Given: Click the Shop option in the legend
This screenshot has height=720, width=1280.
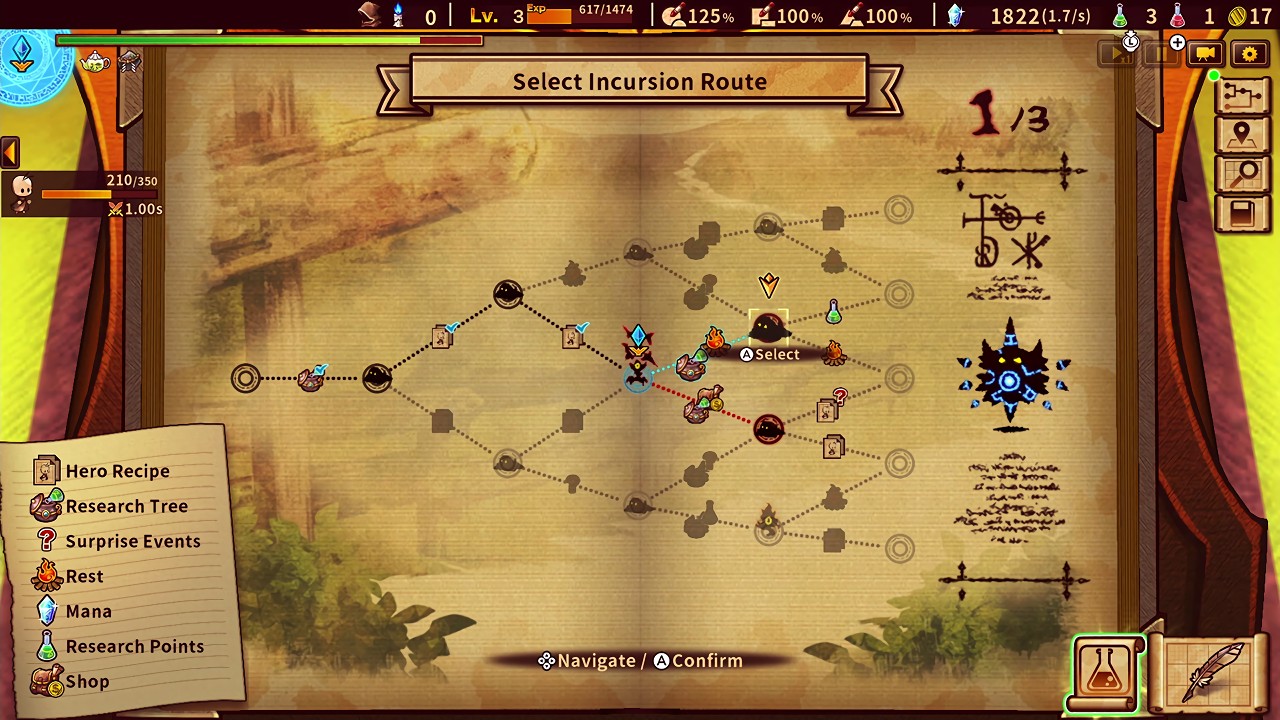Looking at the screenshot, I should coord(87,681).
